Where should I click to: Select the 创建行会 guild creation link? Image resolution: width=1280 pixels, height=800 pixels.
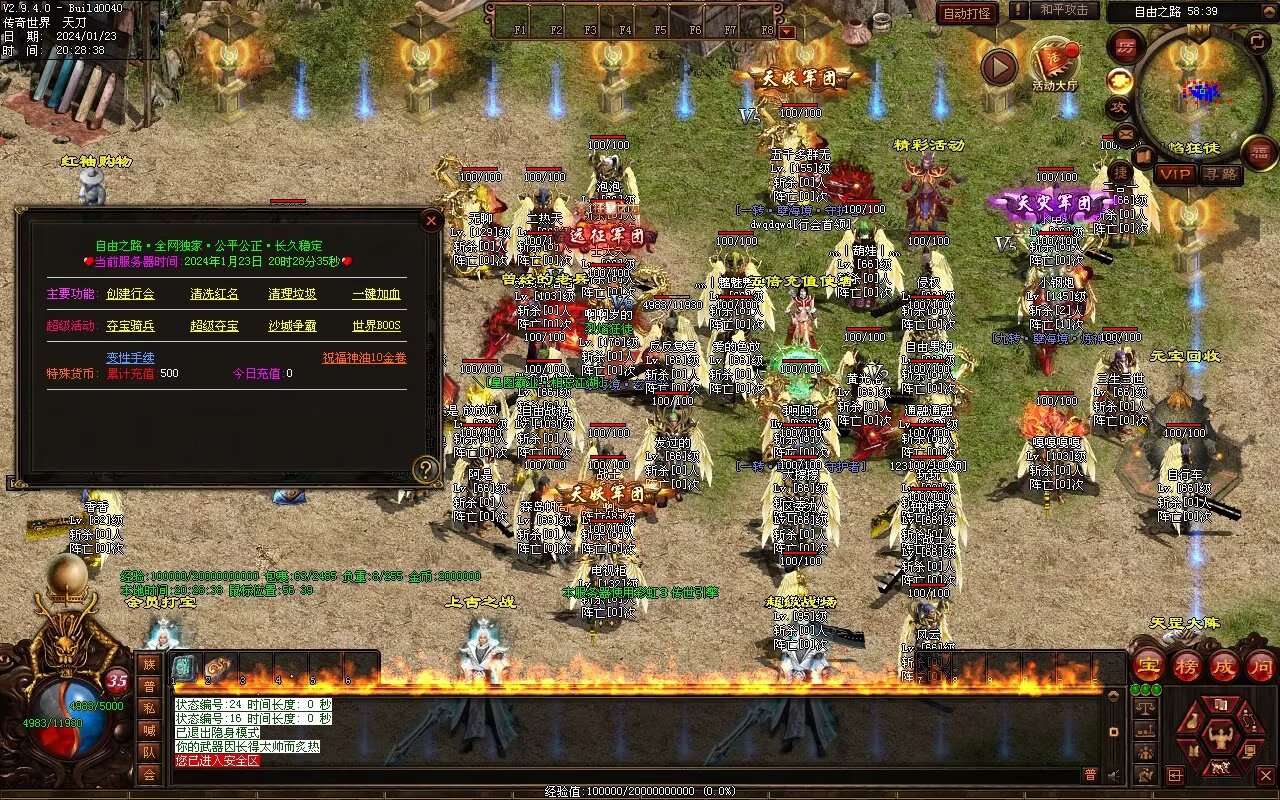coord(130,294)
